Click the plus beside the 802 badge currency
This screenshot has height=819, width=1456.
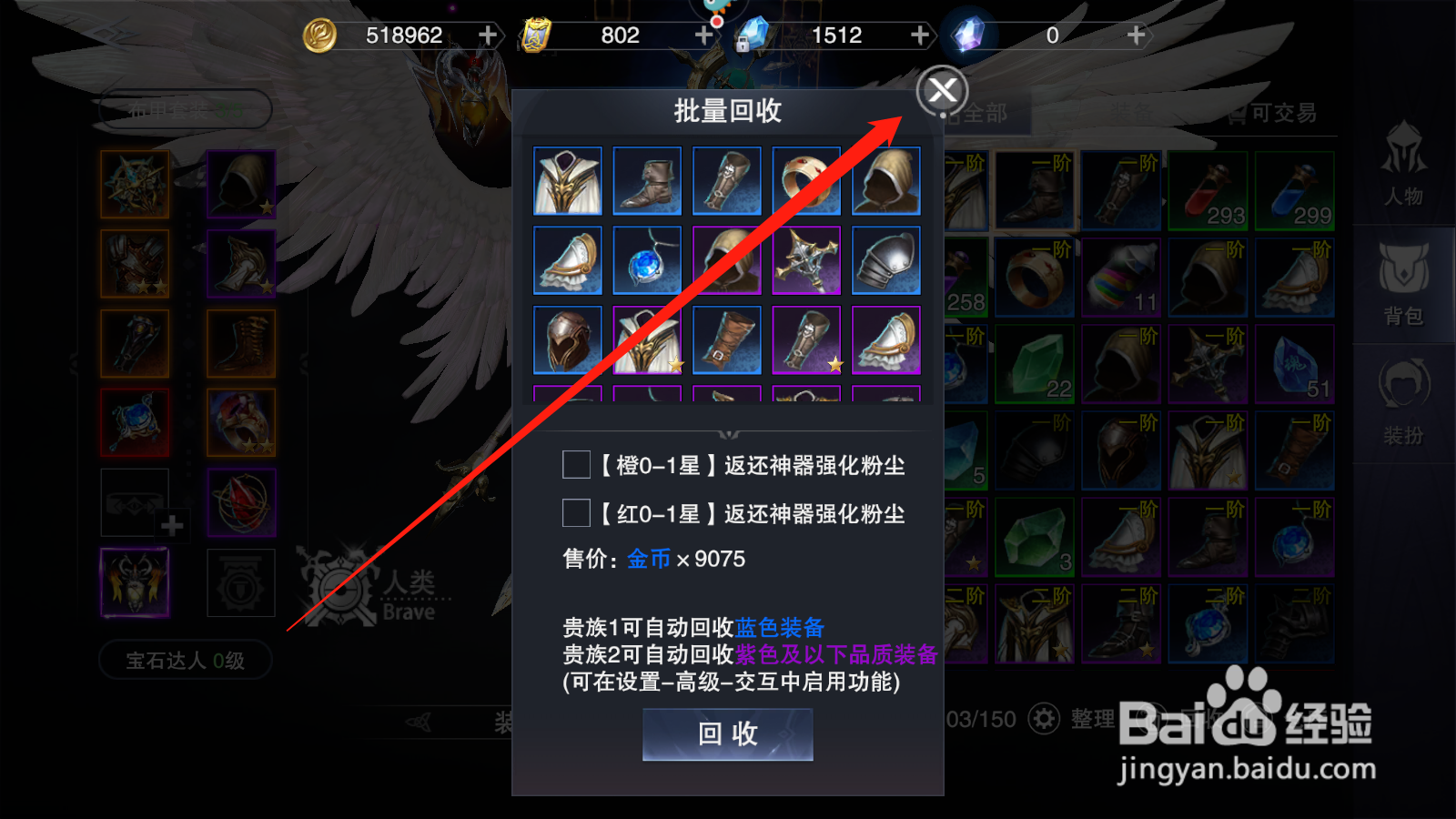pyautogui.click(x=703, y=35)
